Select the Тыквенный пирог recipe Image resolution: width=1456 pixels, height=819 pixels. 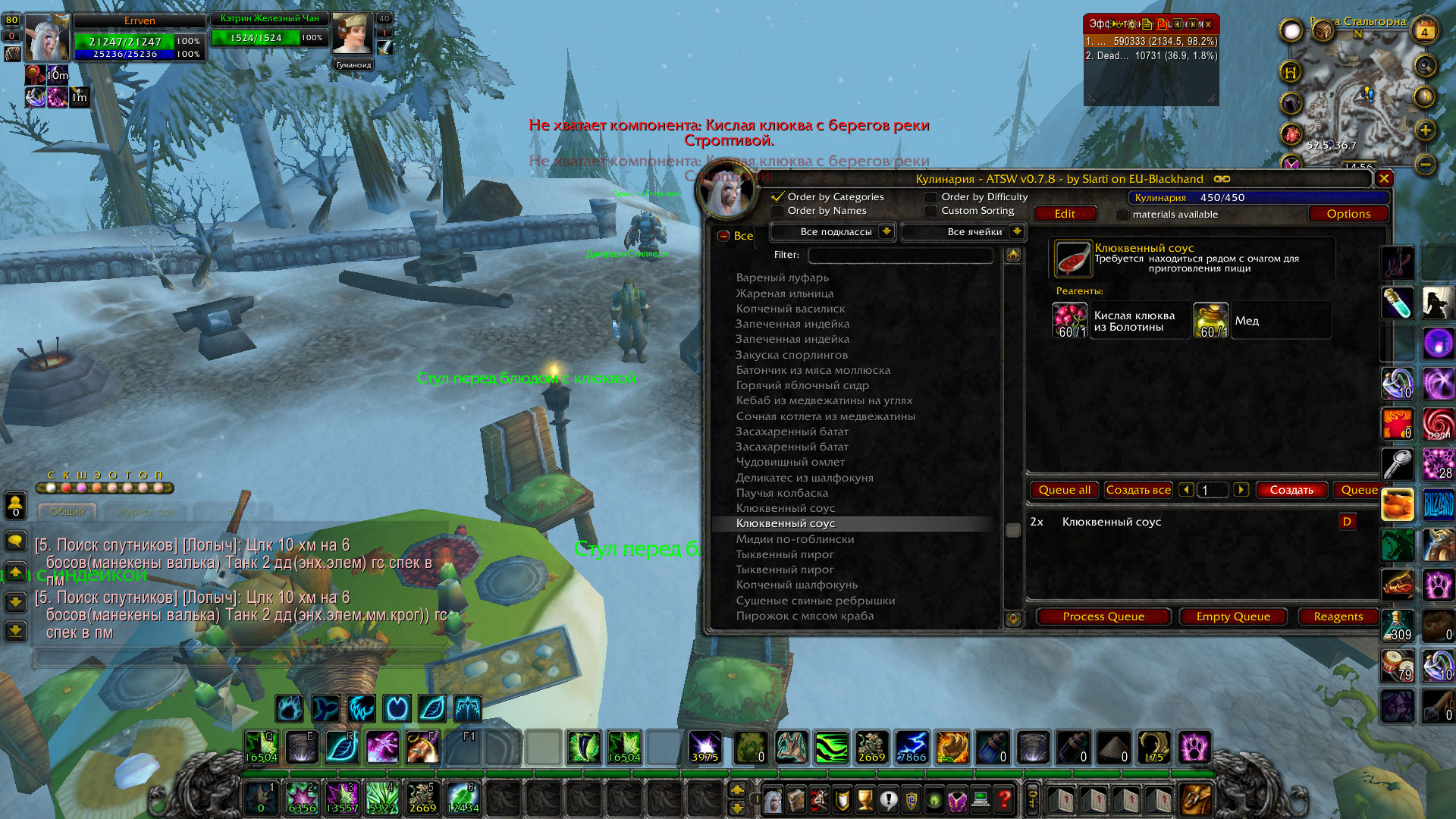tap(785, 554)
